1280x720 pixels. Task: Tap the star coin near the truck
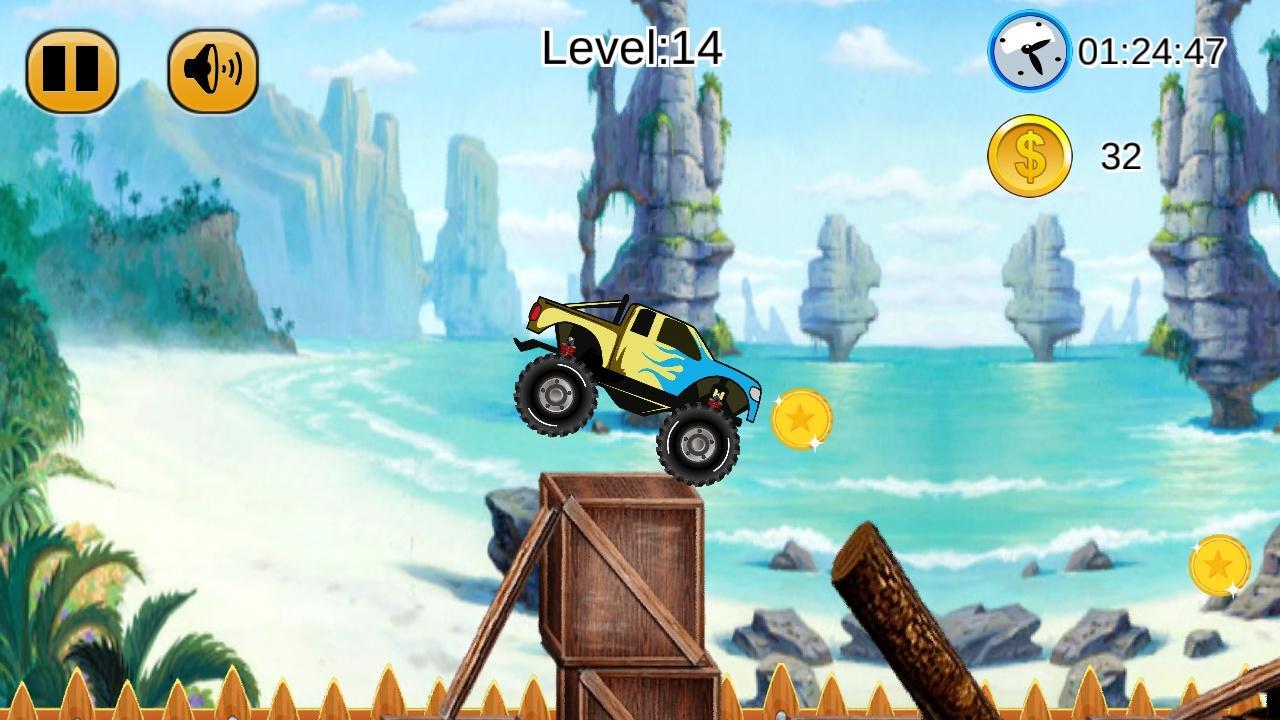(x=801, y=418)
